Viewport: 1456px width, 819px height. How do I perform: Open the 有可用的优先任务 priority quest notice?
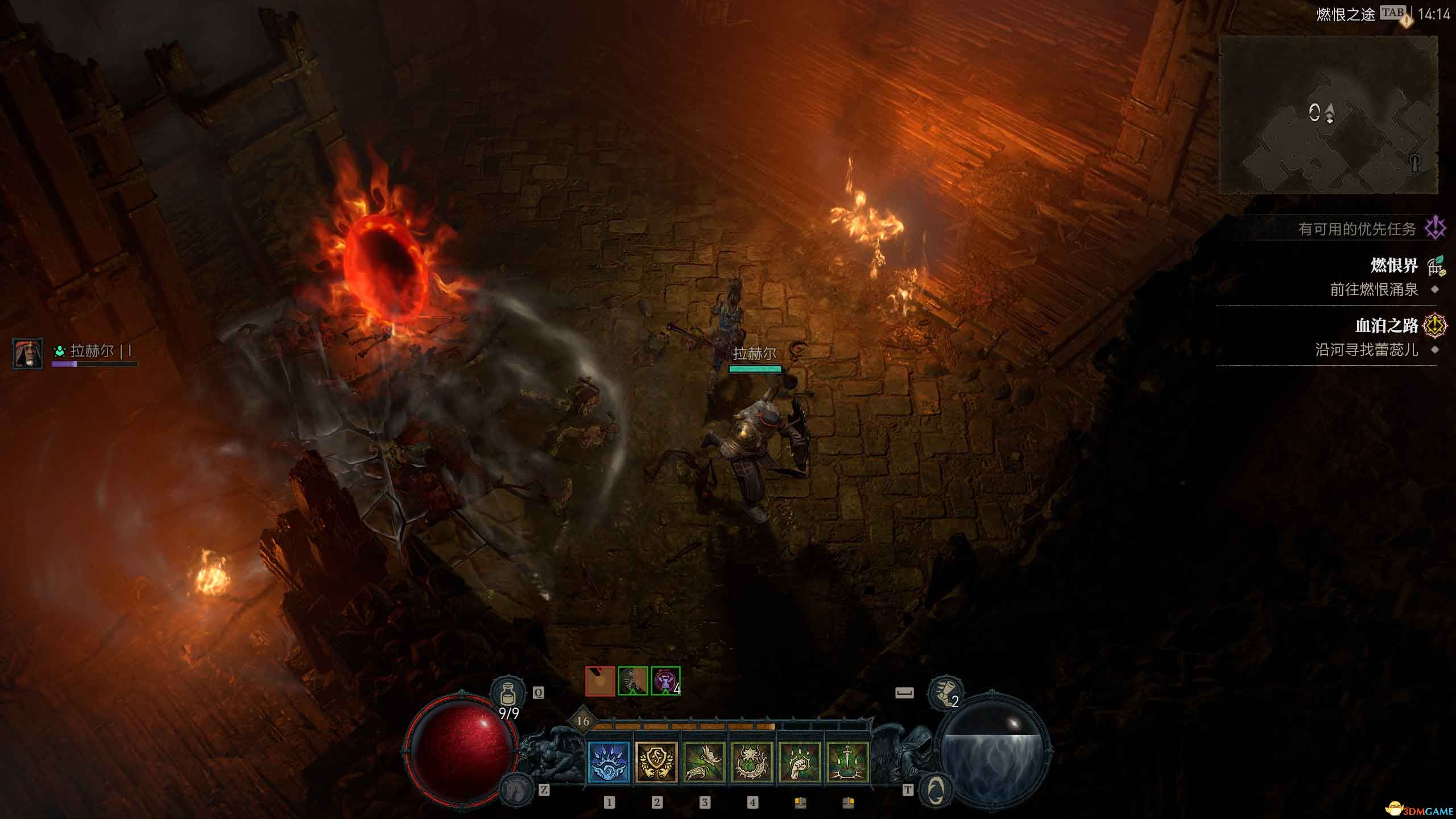[x=1357, y=229]
